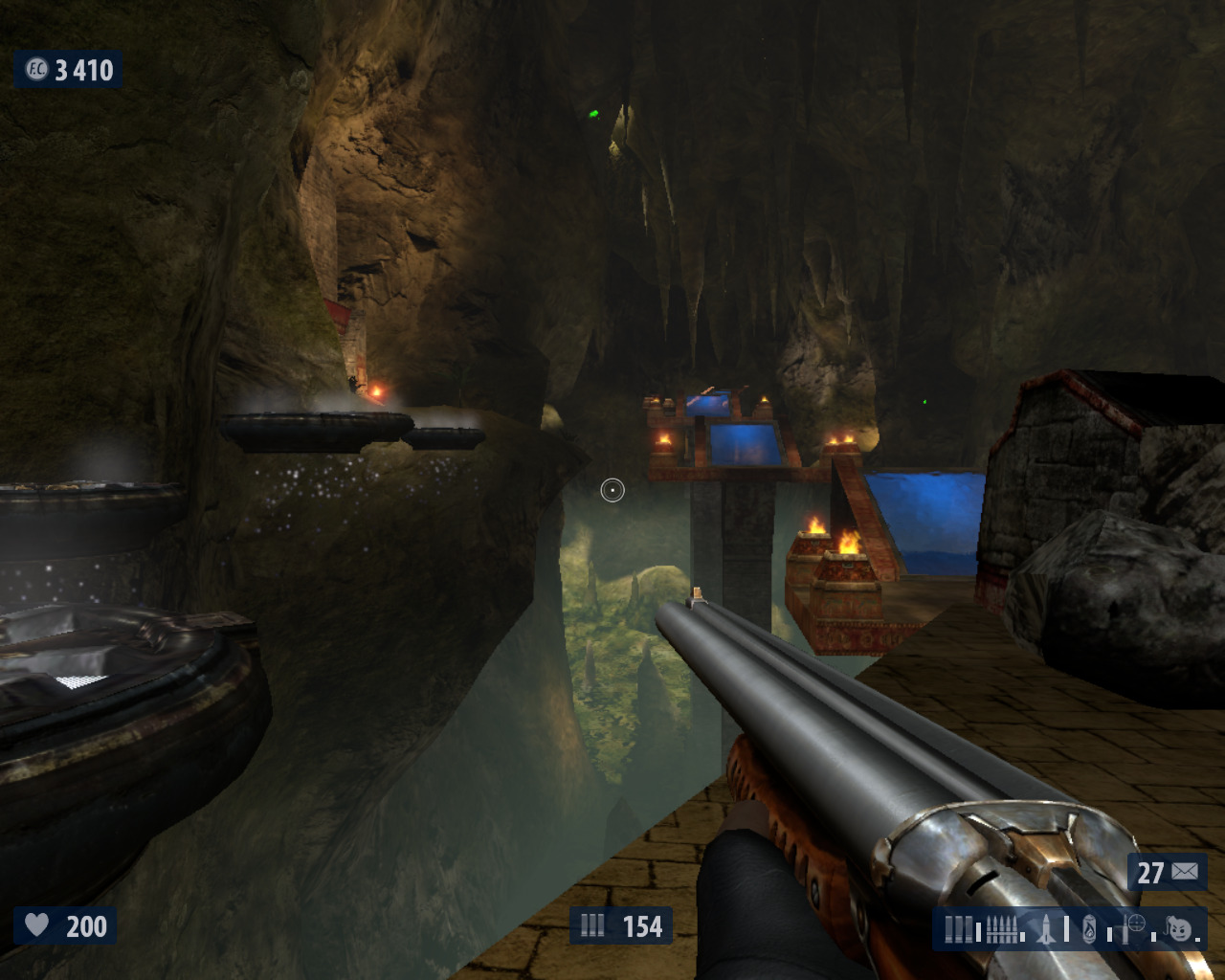The image size is (1225, 980).
Task: Pick the flame fuel canister icon
Action: click(1089, 928)
